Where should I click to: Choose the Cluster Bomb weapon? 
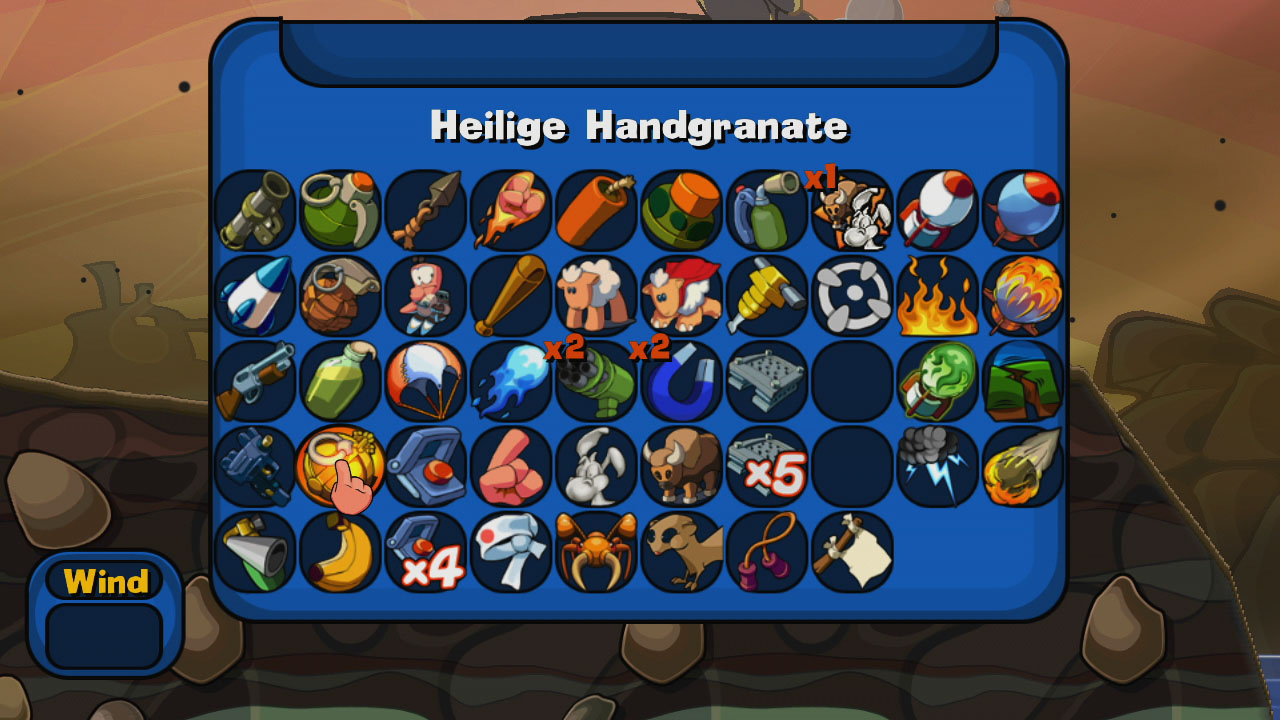(x=681, y=210)
